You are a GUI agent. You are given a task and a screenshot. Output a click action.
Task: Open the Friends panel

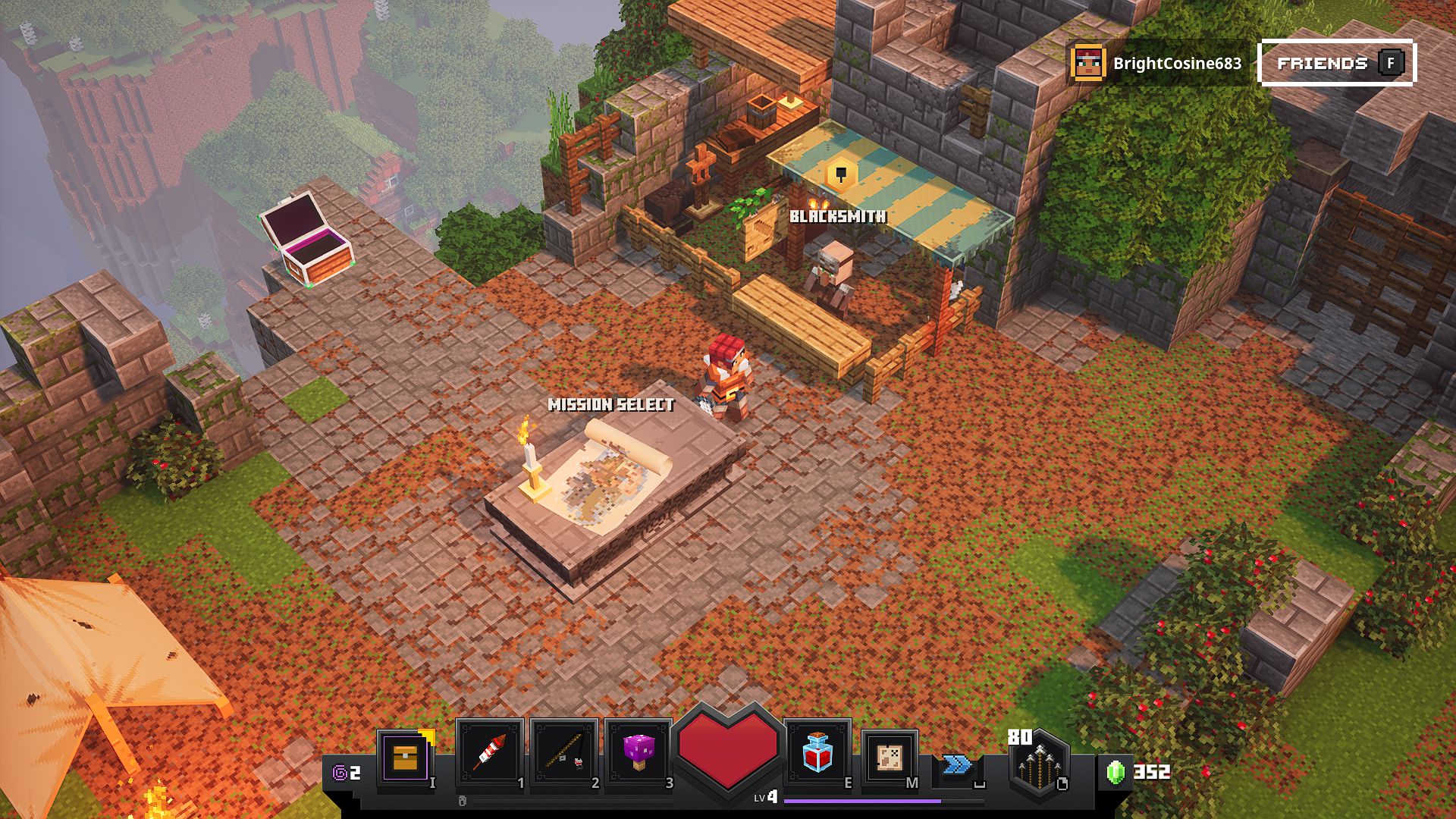(1337, 63)
